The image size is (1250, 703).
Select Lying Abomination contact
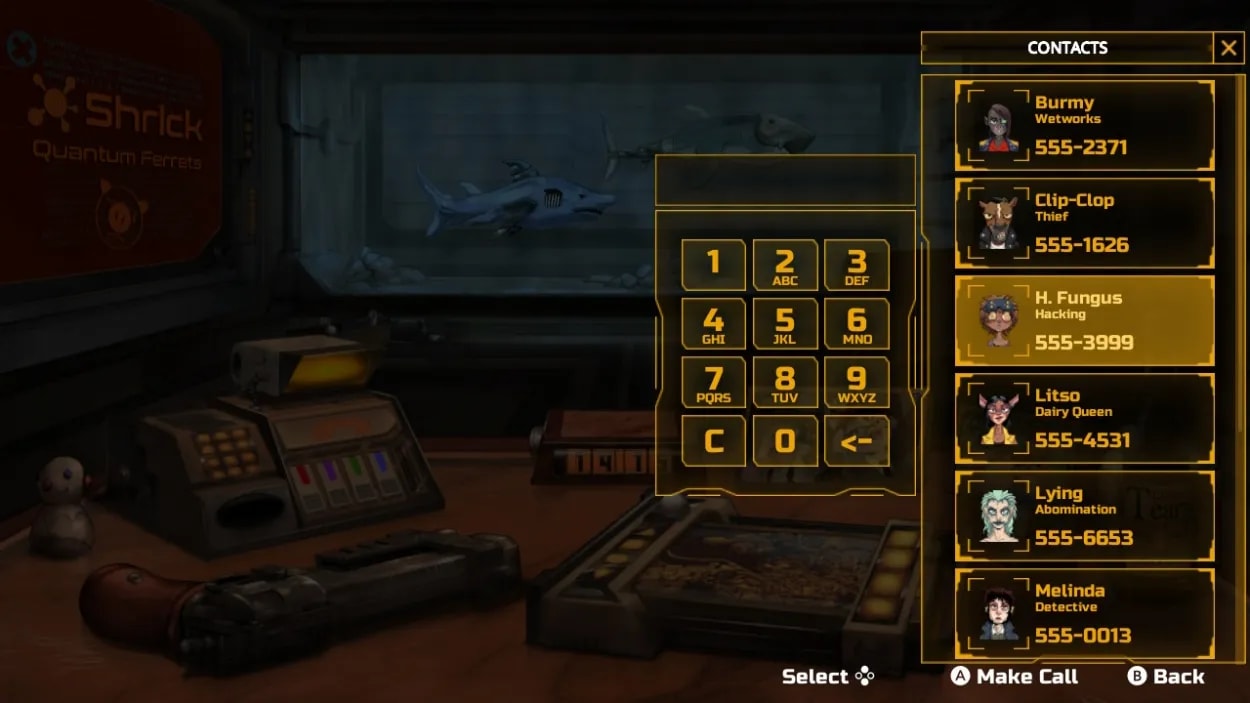tap(1085, 516)
